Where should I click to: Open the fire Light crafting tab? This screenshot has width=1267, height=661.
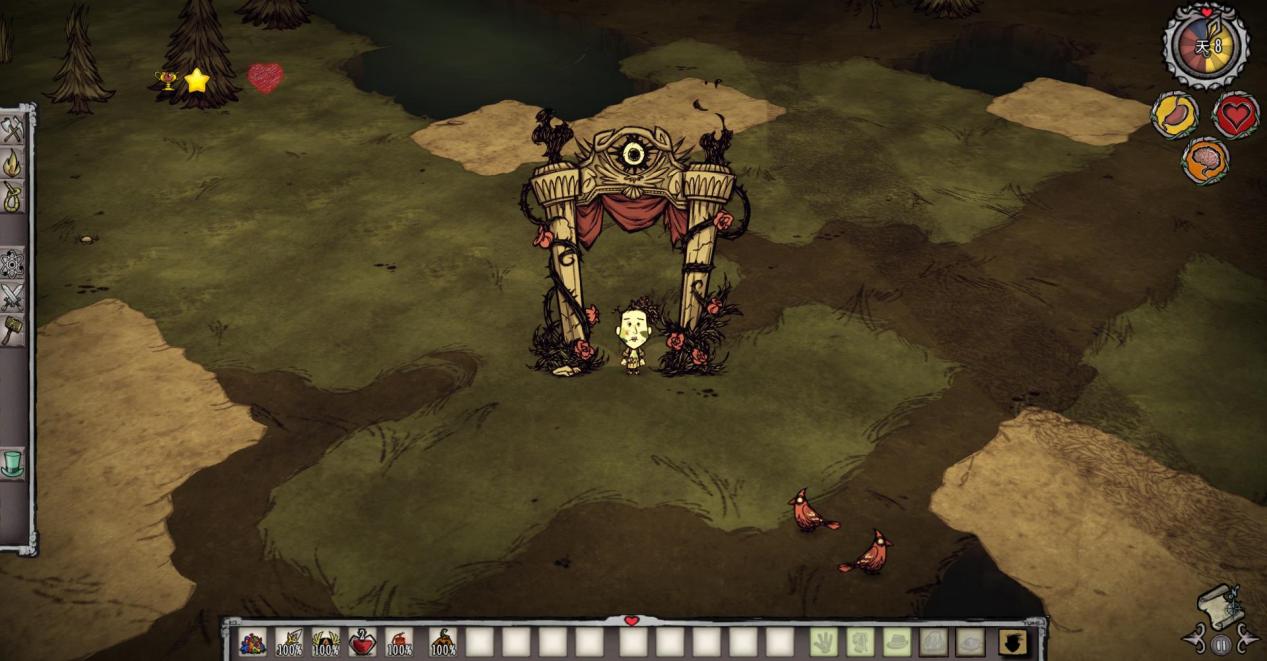(12, 163)
